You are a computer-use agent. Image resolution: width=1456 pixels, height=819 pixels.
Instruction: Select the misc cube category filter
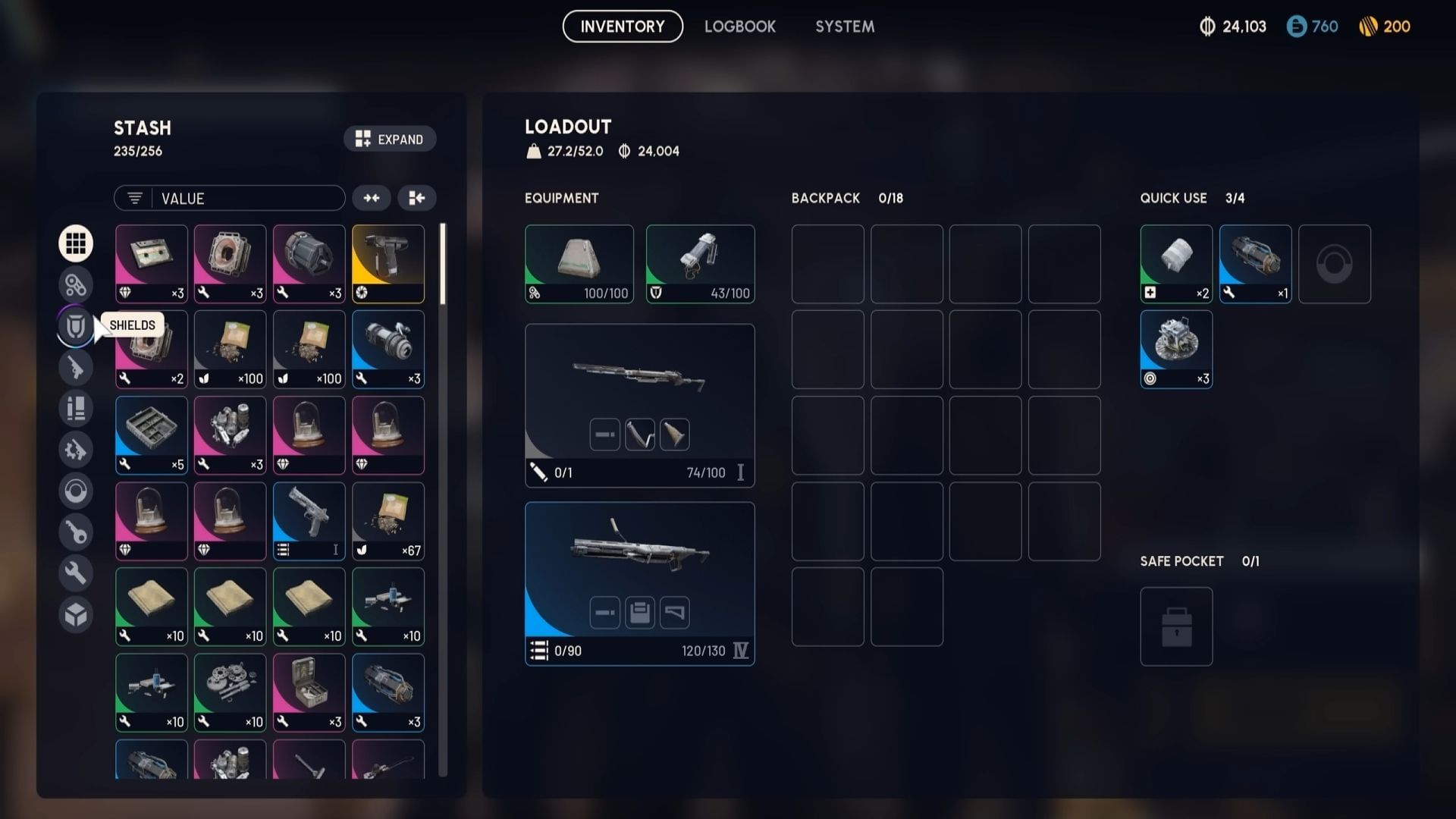click(x=76, y=615)
